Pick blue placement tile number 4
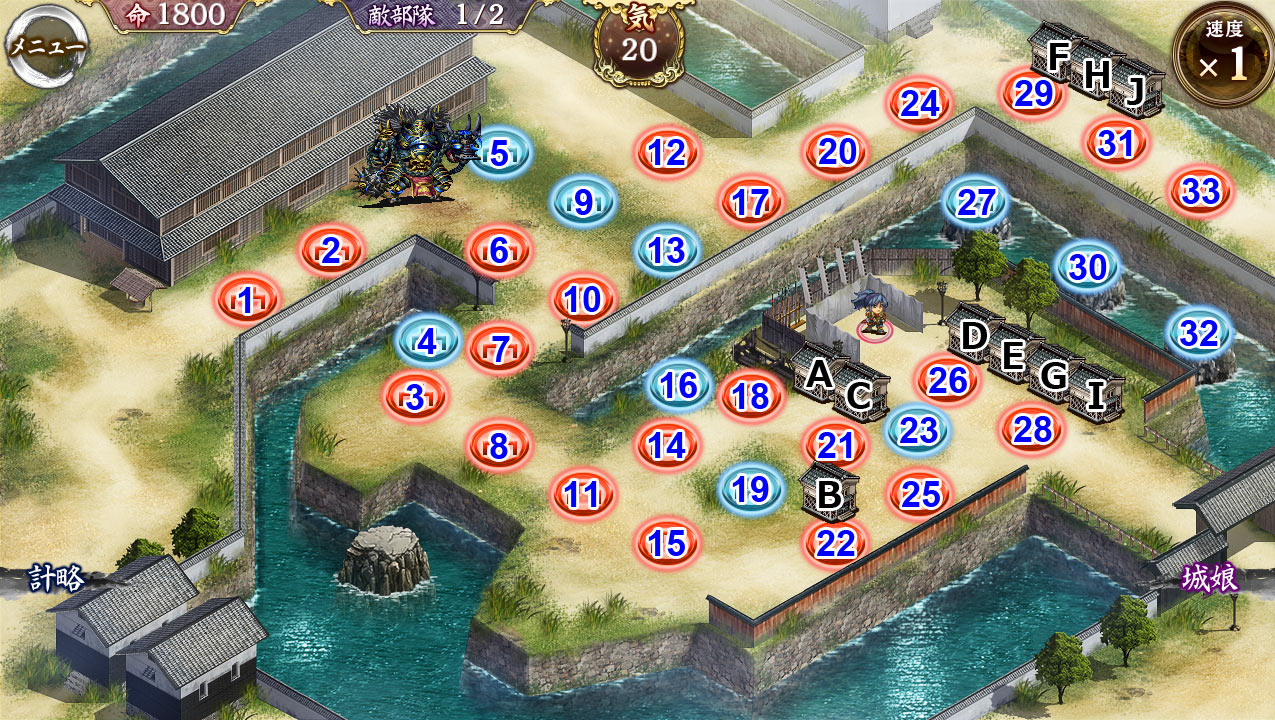 [428, 342]
